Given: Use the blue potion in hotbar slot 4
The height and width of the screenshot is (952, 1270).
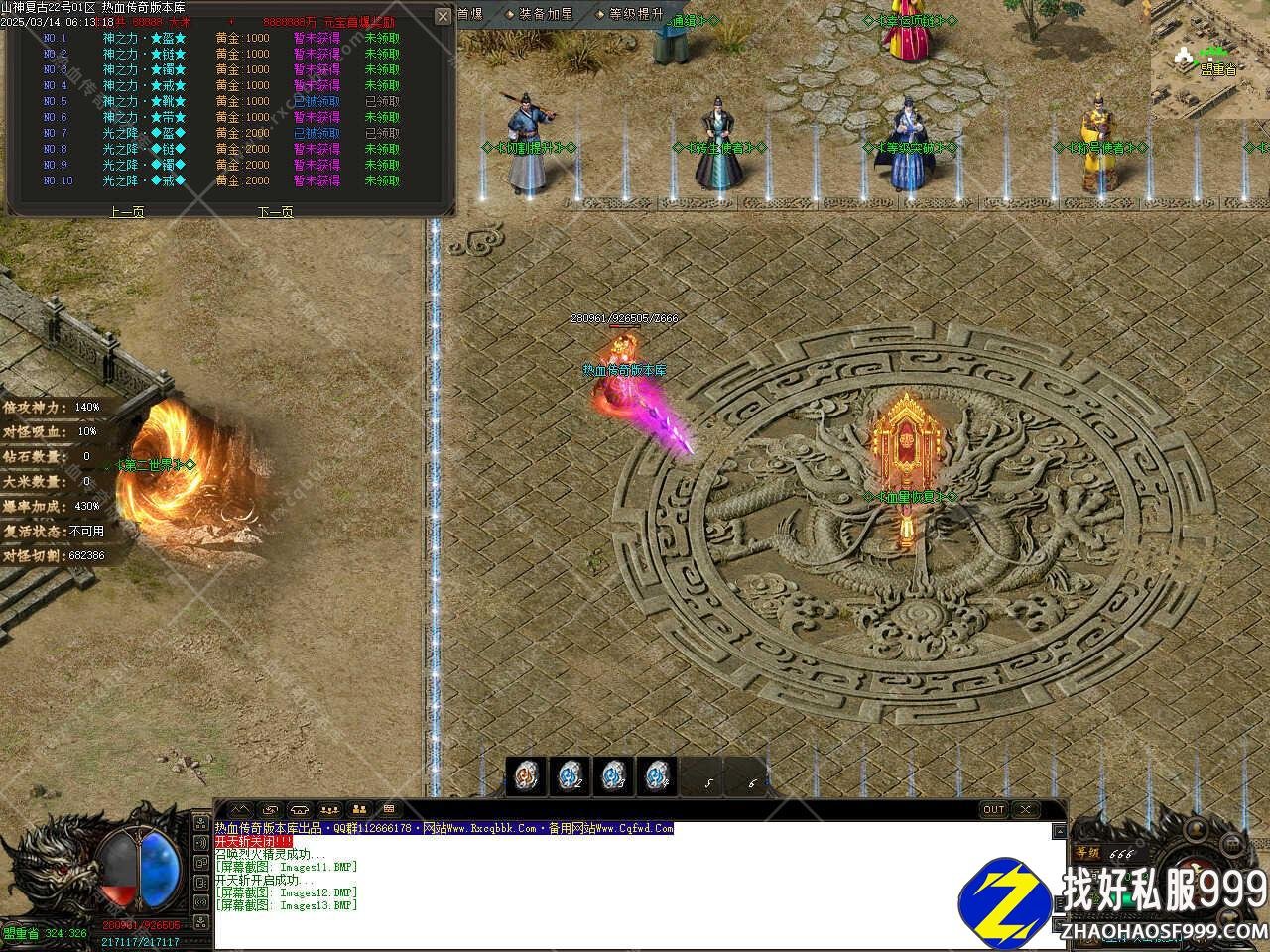Looking at the screenshot, I should (656, 774).
